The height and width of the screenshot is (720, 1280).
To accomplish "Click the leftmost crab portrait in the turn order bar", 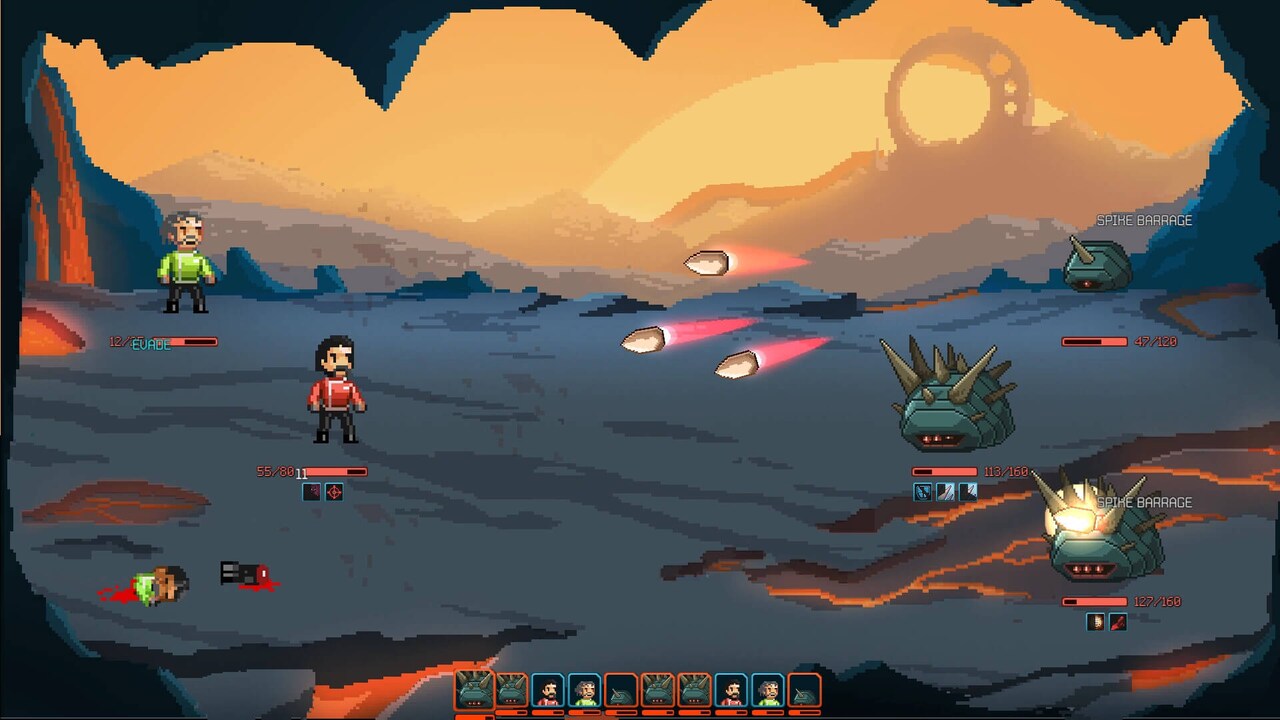I will coord(474,690).
